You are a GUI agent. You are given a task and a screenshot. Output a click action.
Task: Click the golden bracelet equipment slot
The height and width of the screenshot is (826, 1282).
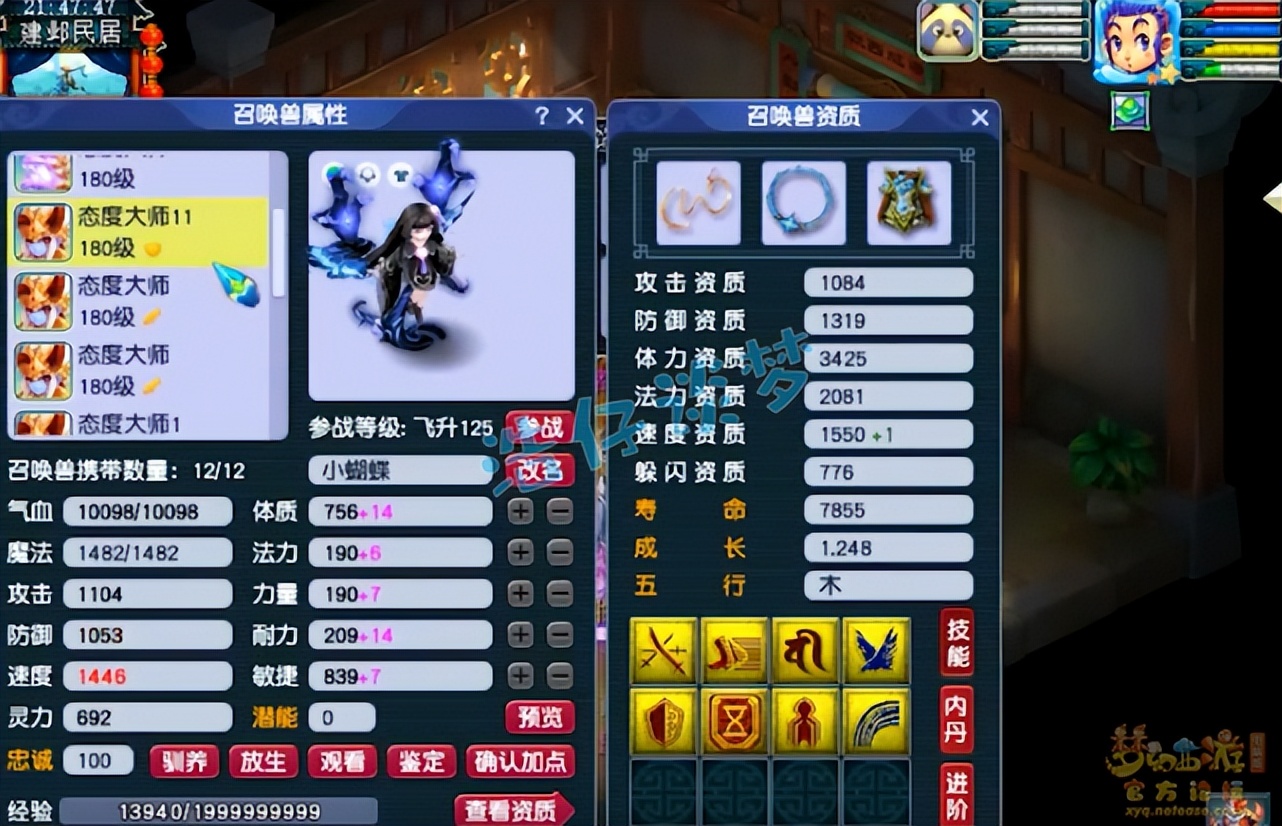click(697, 202)
